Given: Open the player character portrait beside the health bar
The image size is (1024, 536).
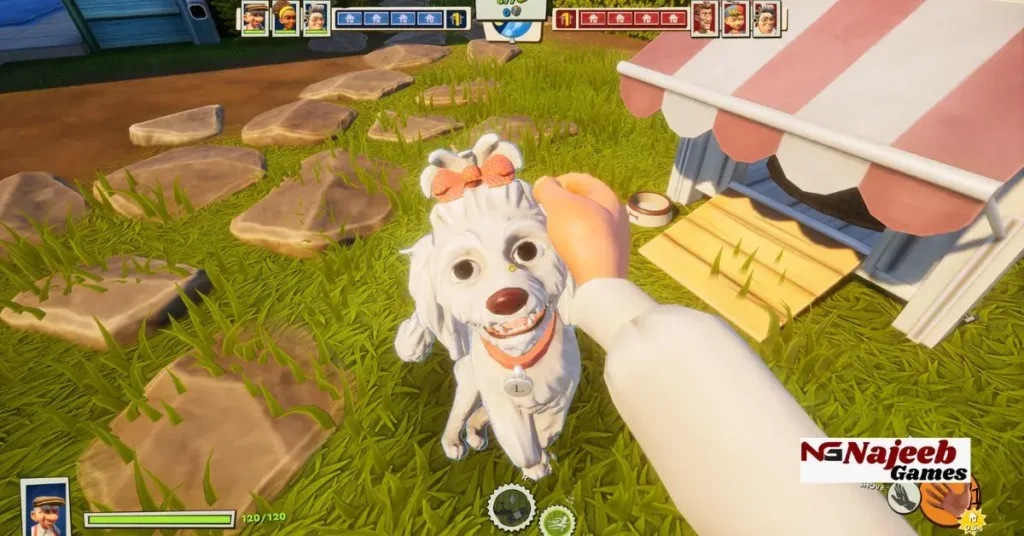Looking at the screenshot, I should 45,507.
